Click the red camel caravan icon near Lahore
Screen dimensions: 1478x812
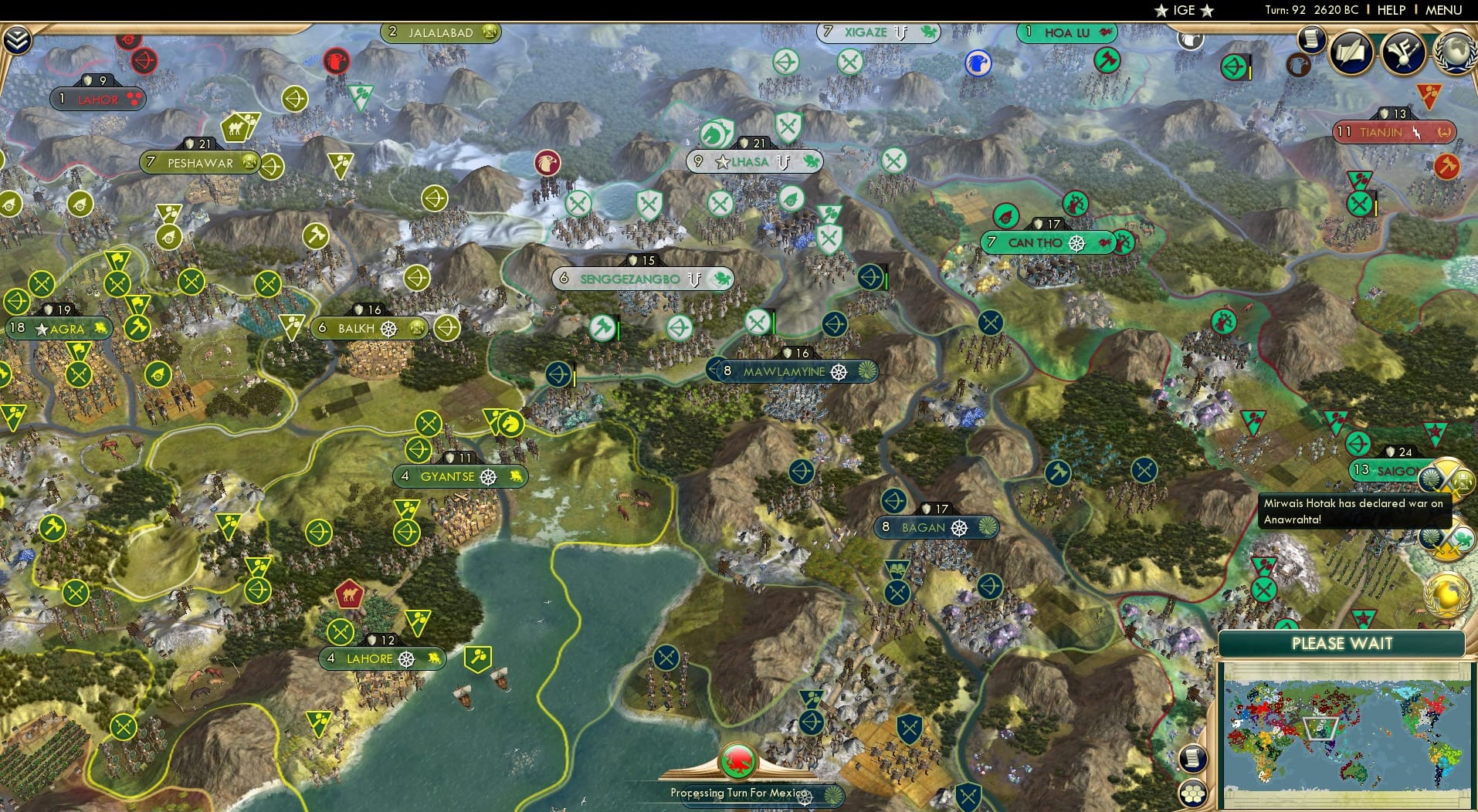point(347,595)
